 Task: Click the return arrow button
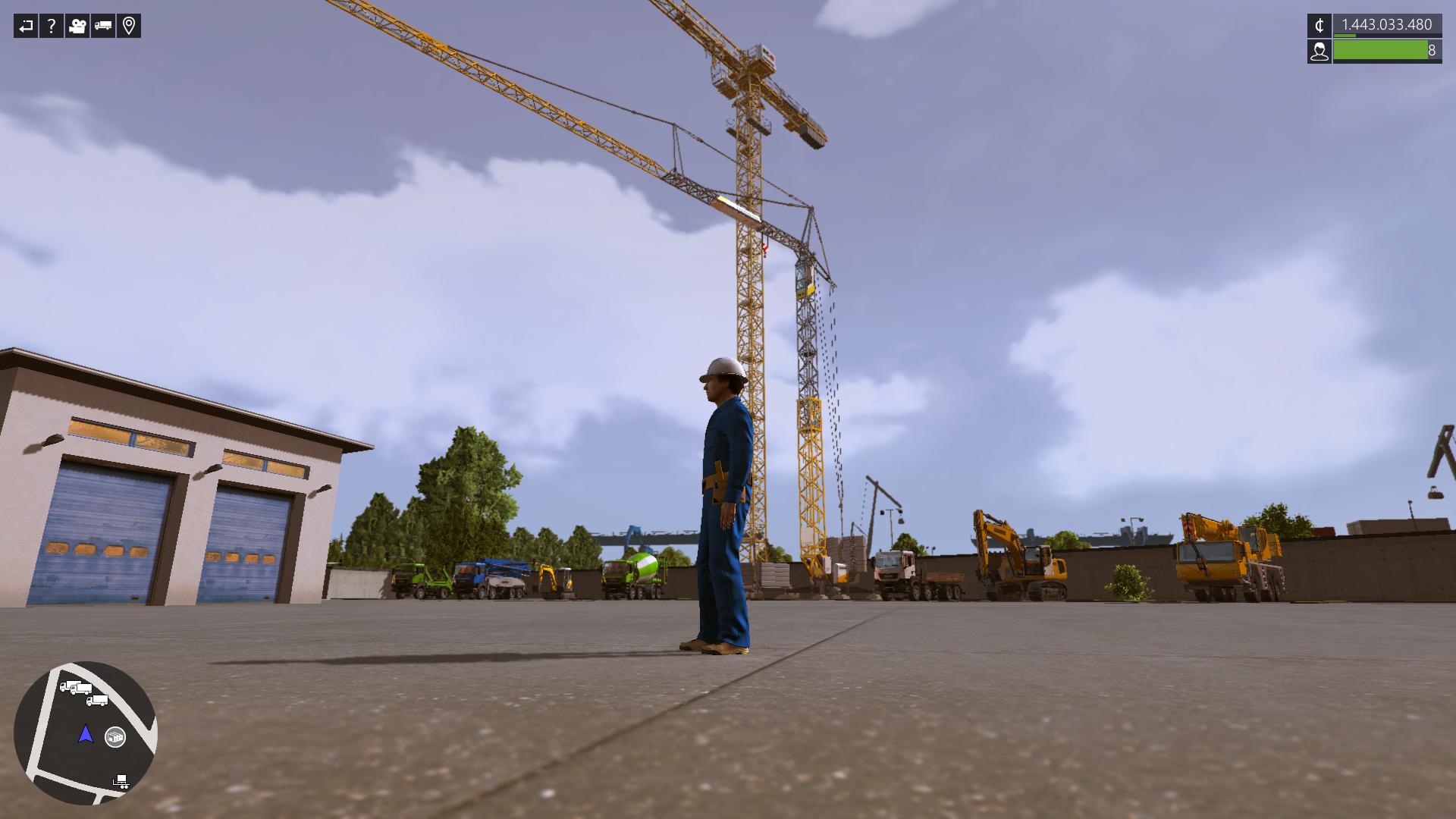pyautogui.click(x=26, y=27)
